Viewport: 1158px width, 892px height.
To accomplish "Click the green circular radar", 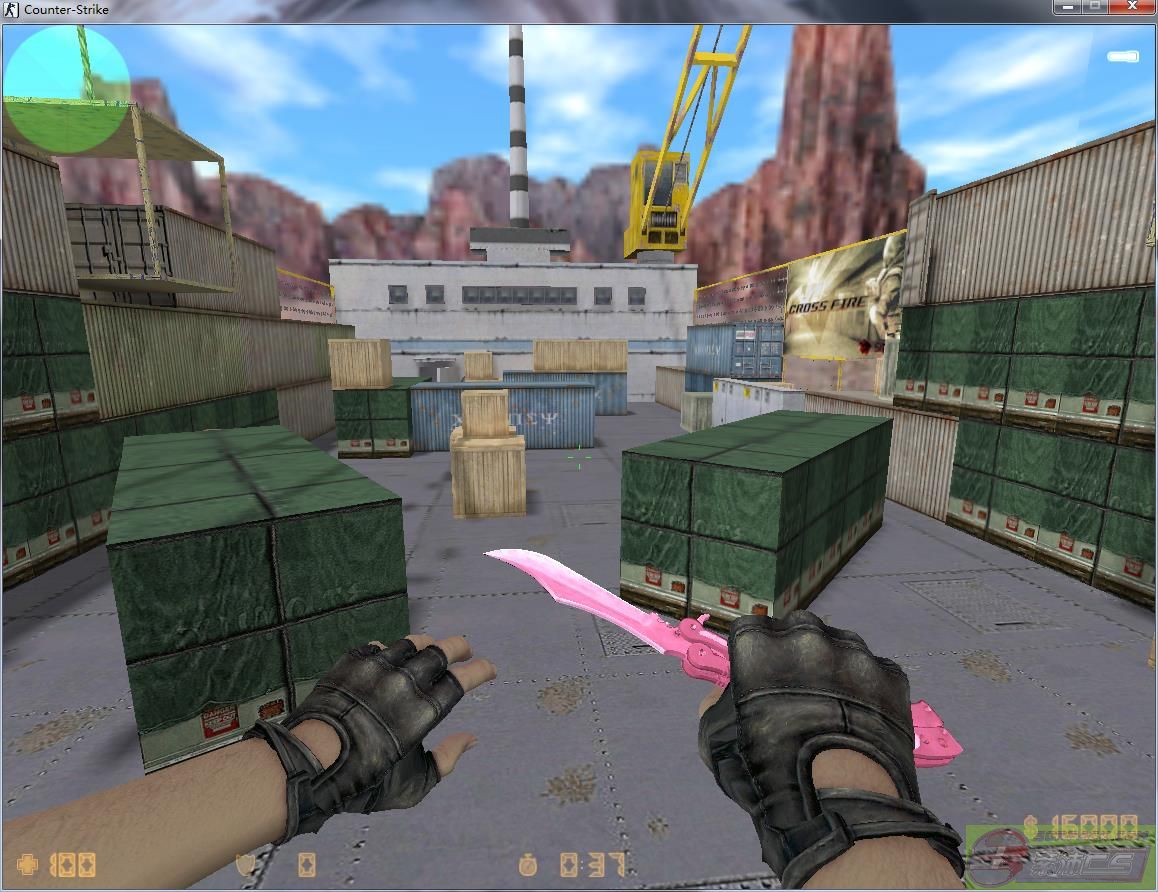I will point(67,89).
